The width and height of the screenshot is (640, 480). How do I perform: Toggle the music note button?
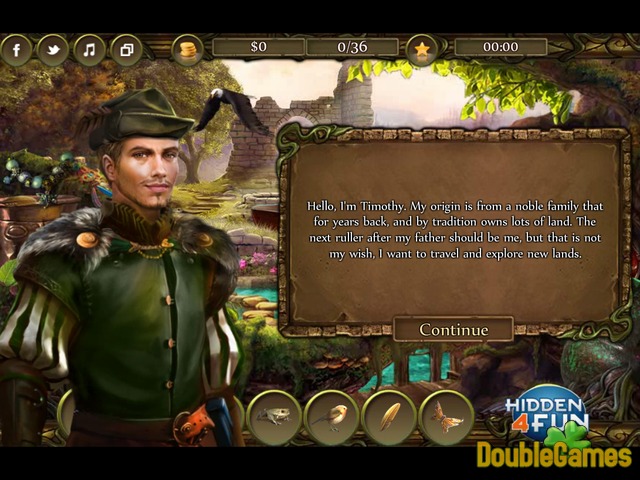[89, 50]
